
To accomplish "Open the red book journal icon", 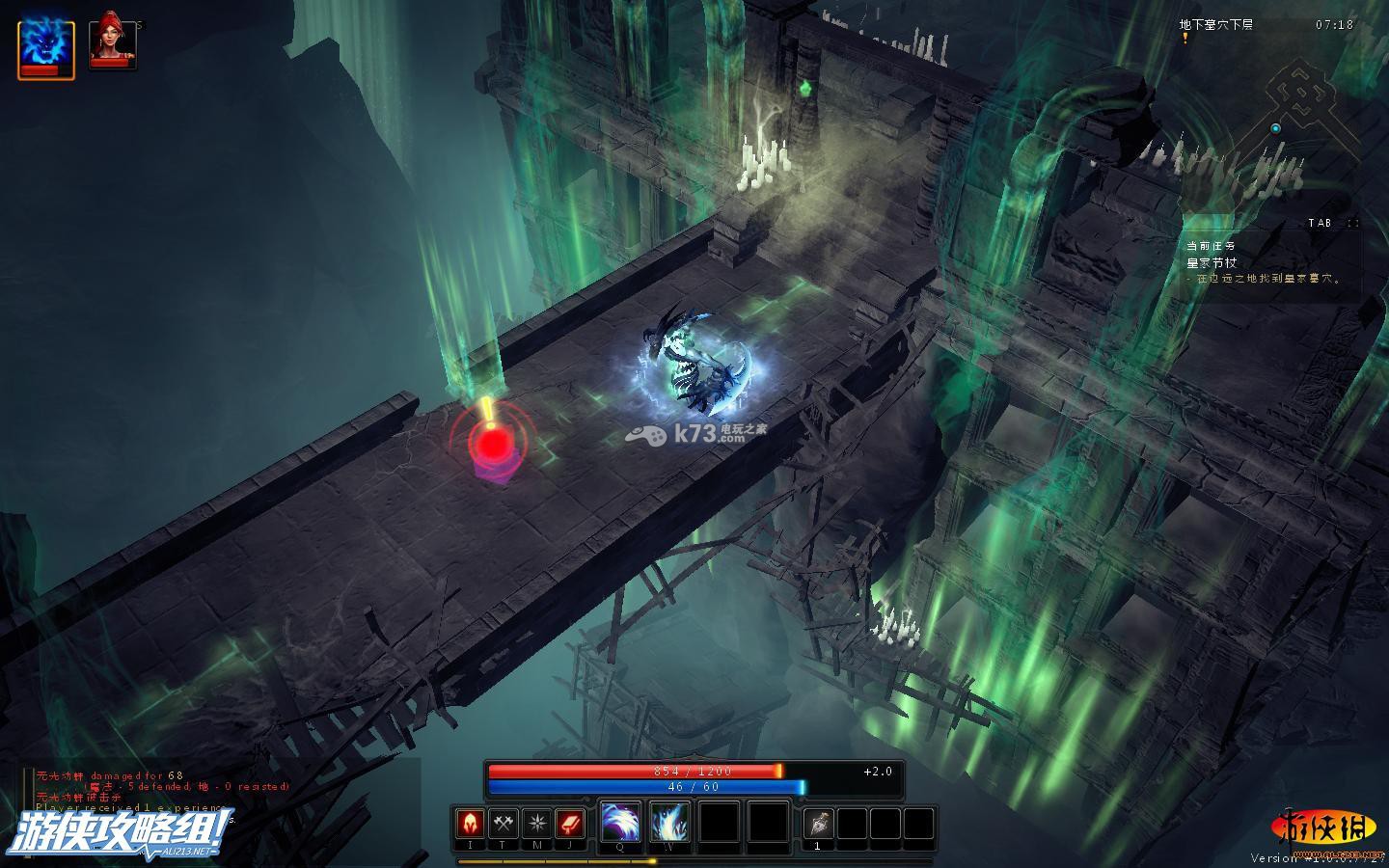I will pyautogui.click(x=570, y=824).
